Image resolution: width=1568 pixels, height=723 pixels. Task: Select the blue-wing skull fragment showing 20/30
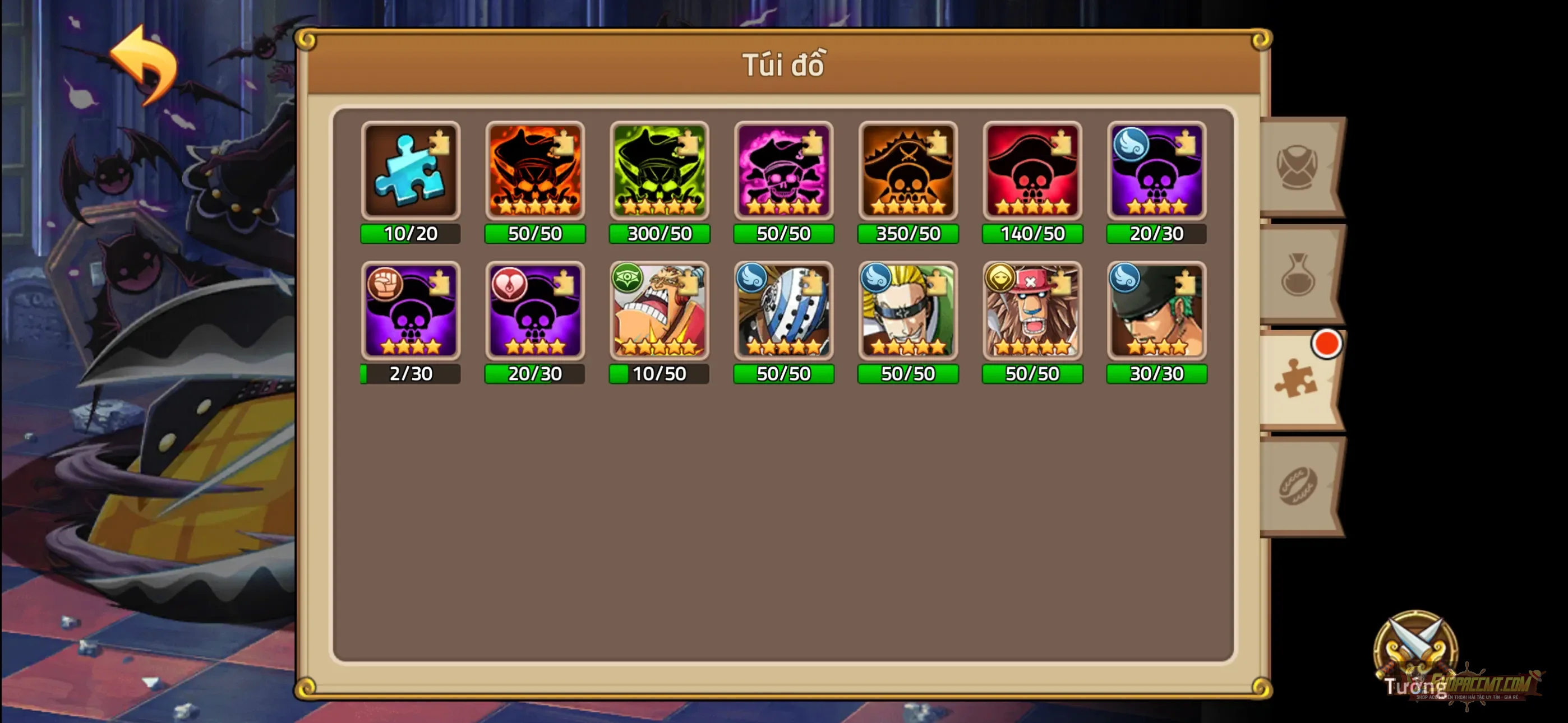tap(1156, 172)
